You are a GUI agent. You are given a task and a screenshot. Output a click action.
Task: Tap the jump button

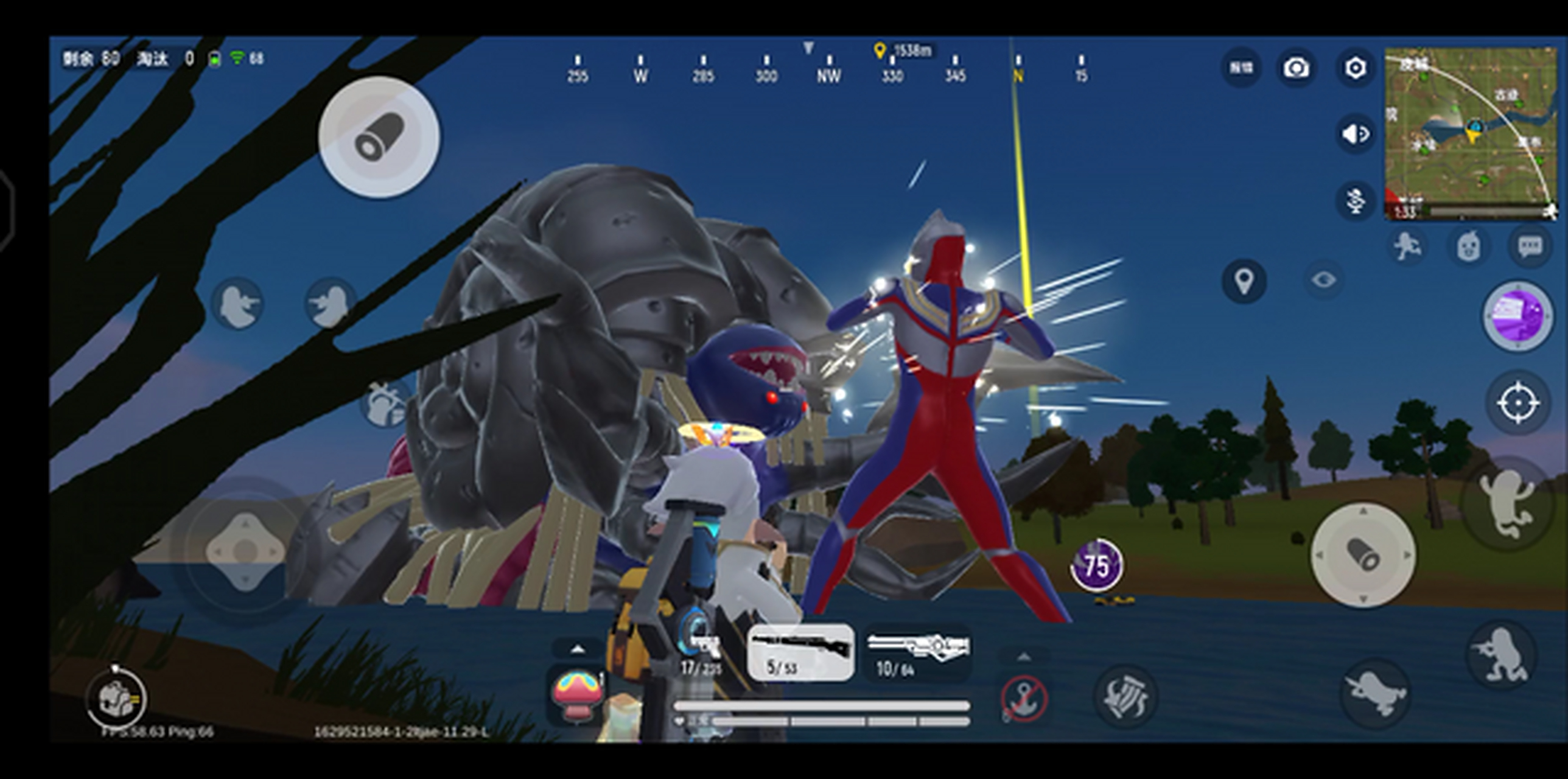pyautogui.click(x=1505, y=503)
